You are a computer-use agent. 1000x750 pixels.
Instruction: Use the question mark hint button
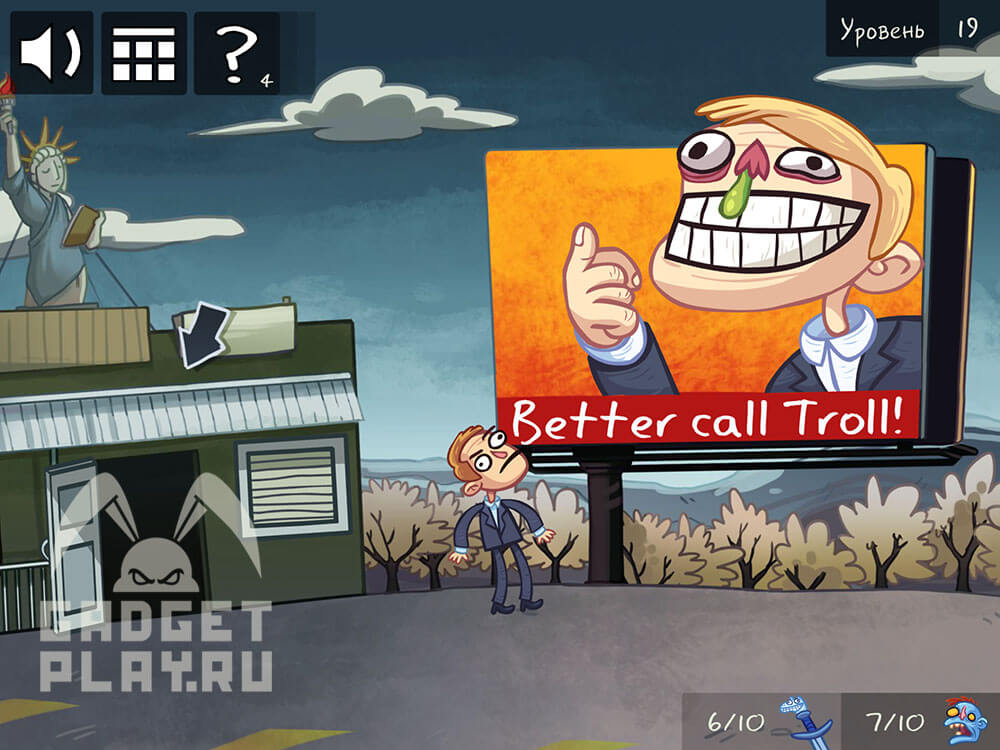coord(238,53)
